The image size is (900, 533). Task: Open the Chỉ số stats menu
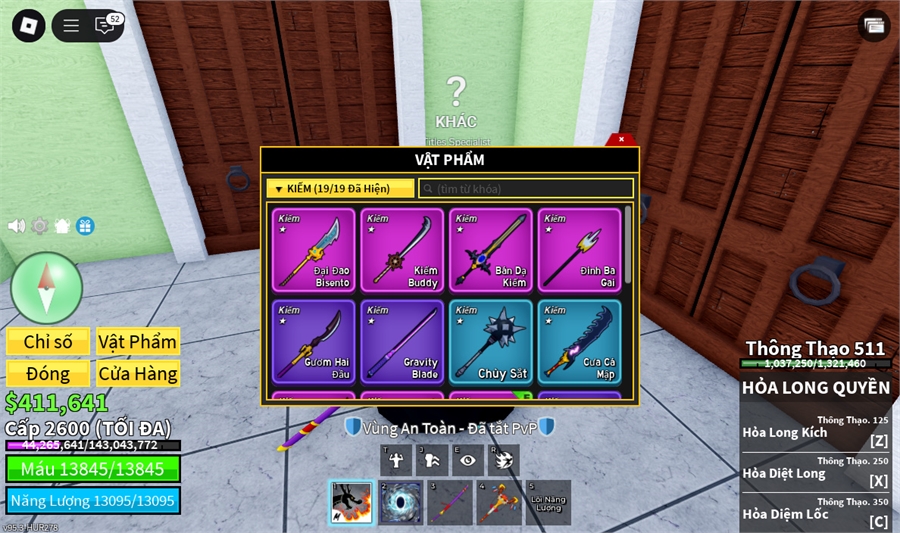coord(48,342)
